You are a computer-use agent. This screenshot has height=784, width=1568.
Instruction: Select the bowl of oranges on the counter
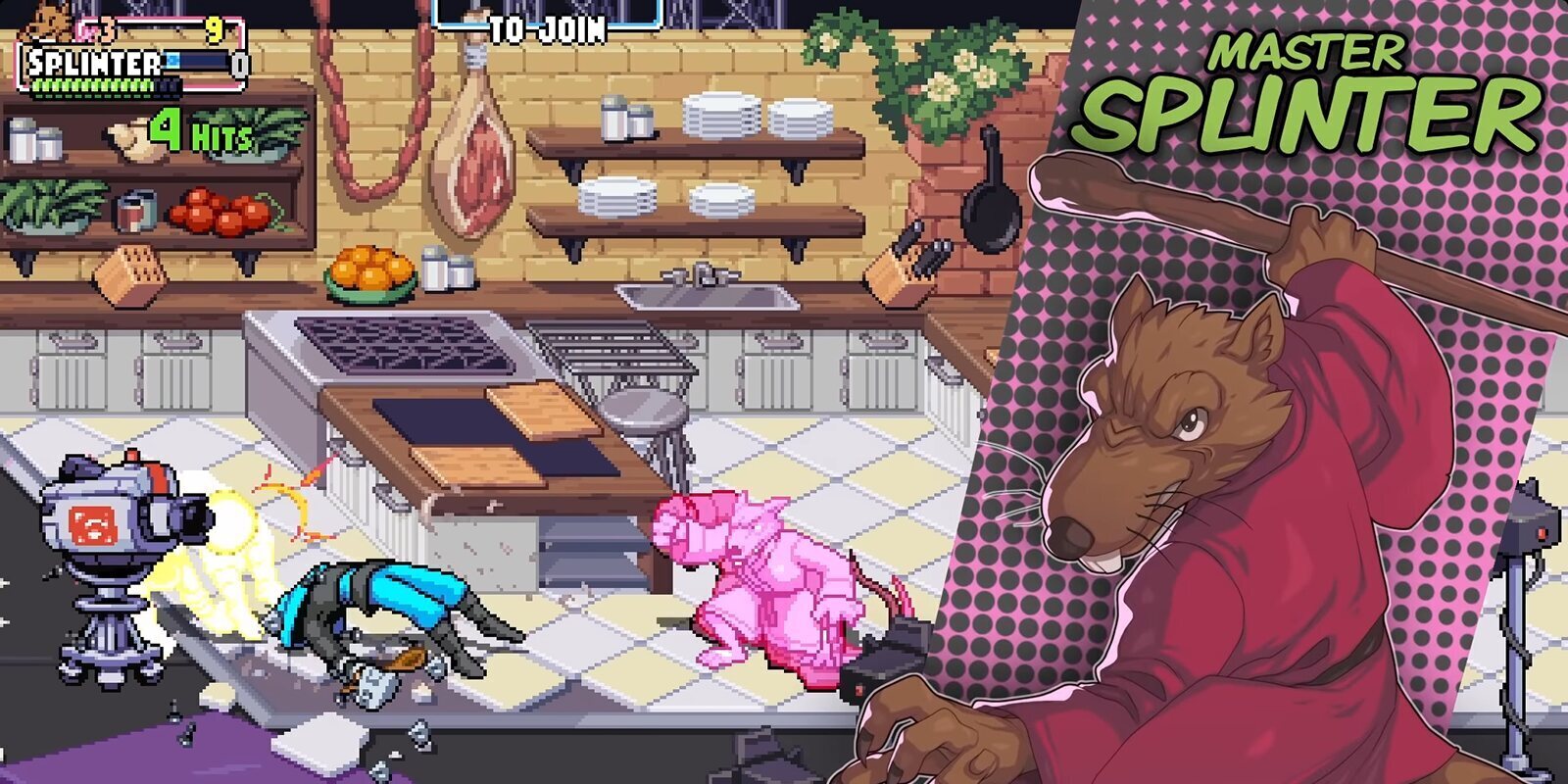point(370,269)
